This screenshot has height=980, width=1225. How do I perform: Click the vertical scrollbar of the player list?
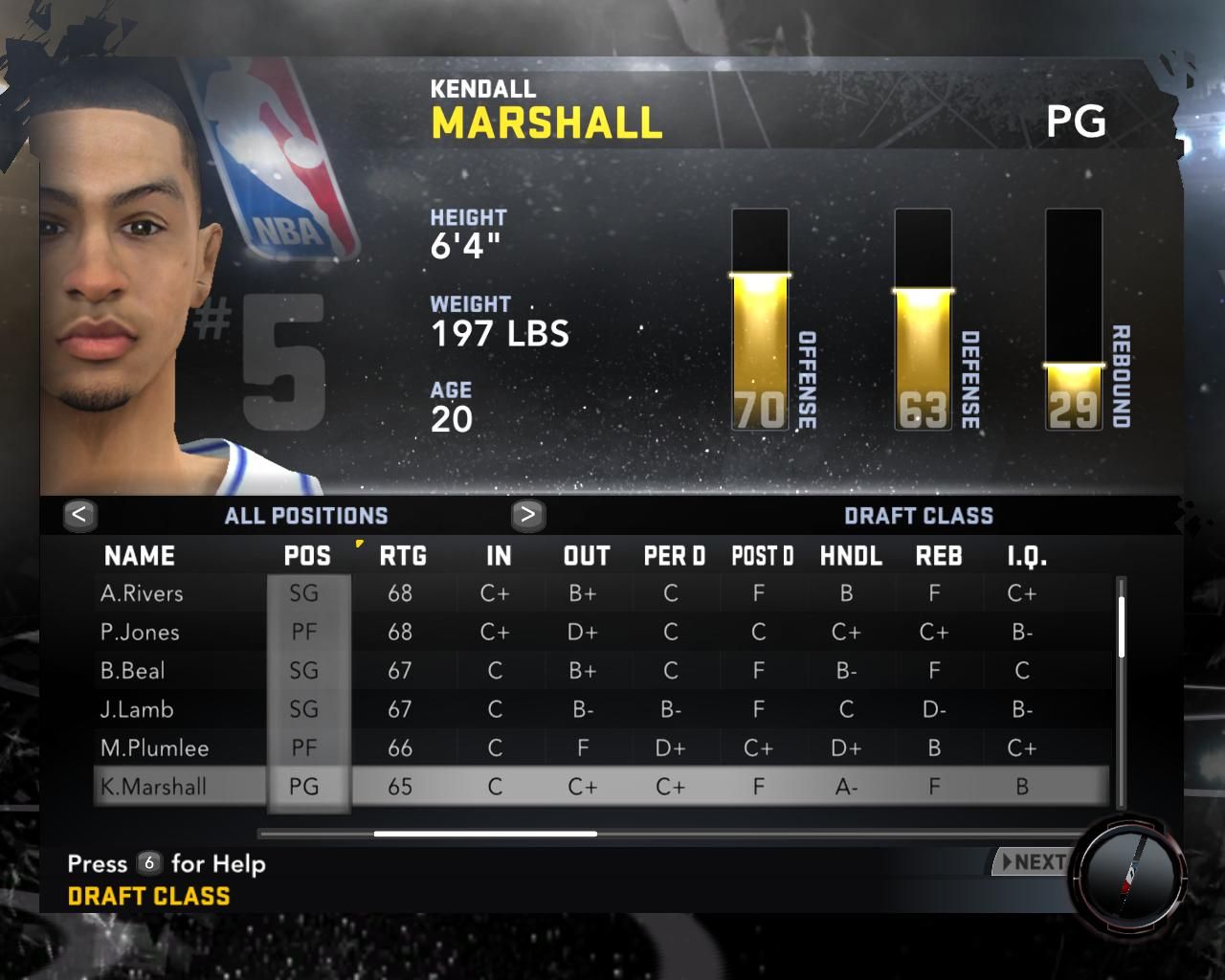click(1121, 627)
